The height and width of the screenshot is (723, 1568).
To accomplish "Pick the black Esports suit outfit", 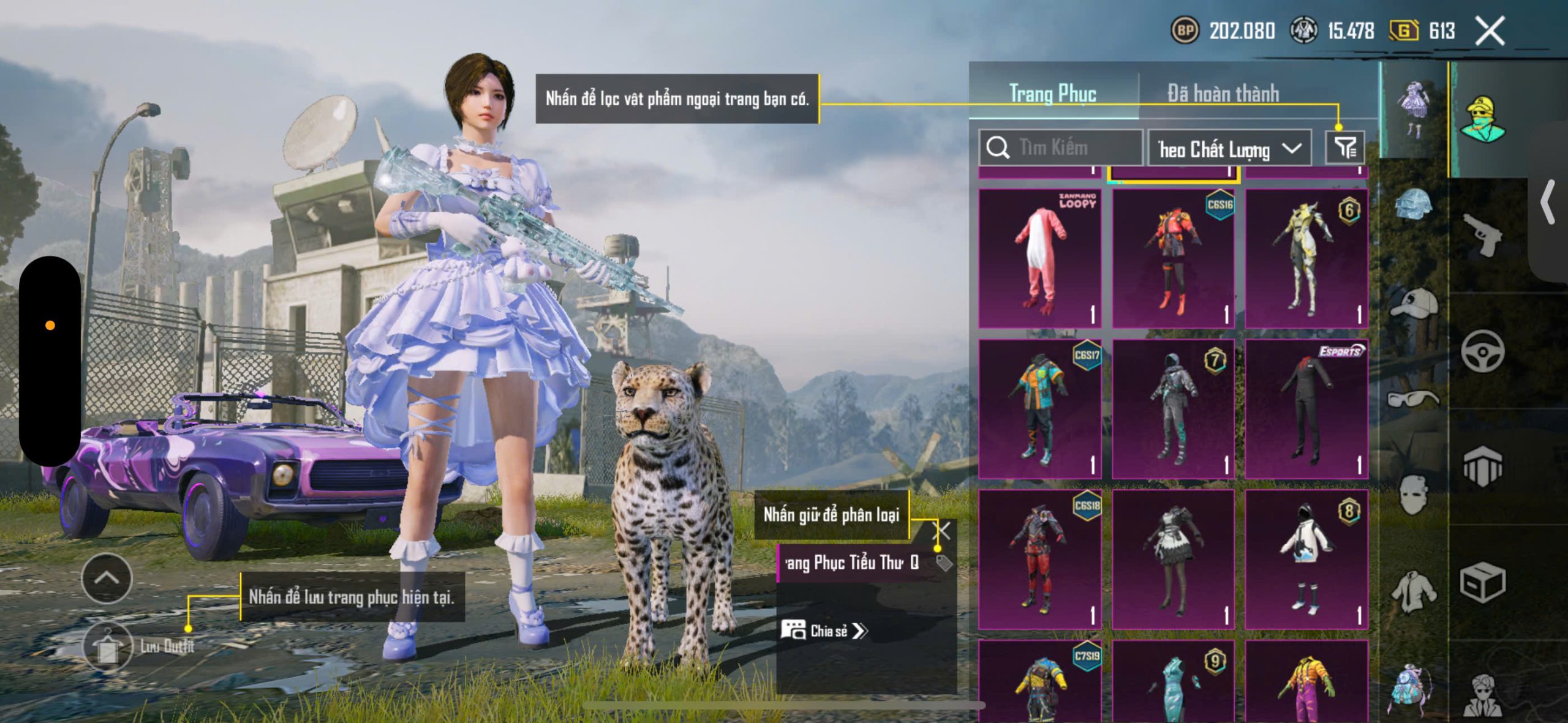I will pos(1306,408).
